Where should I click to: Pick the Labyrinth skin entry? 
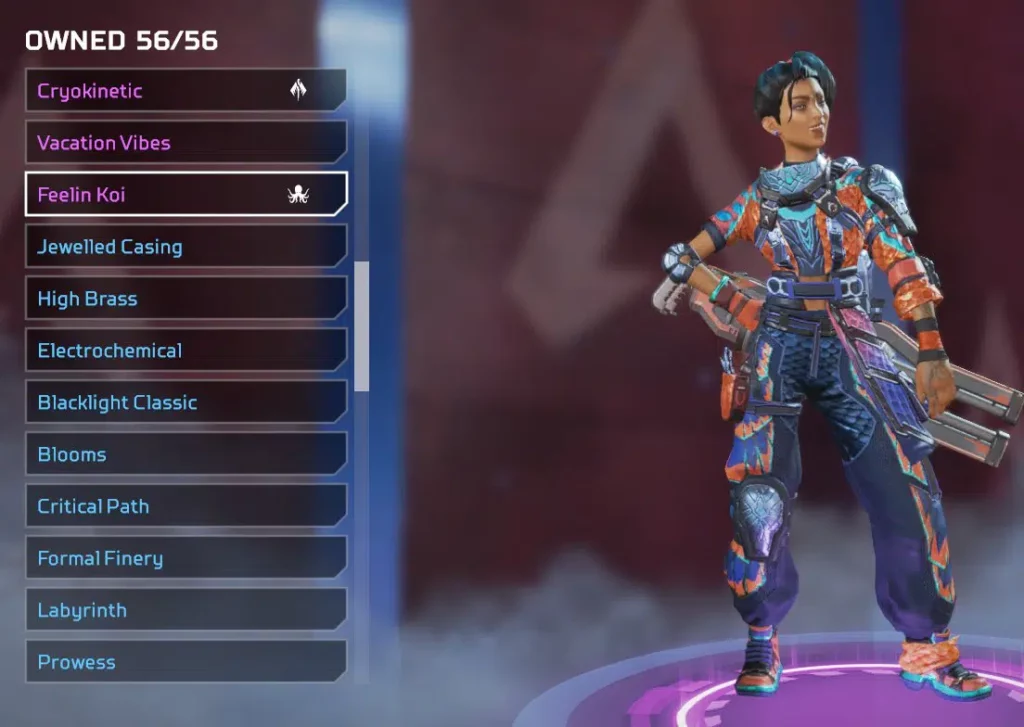(185, 611)
